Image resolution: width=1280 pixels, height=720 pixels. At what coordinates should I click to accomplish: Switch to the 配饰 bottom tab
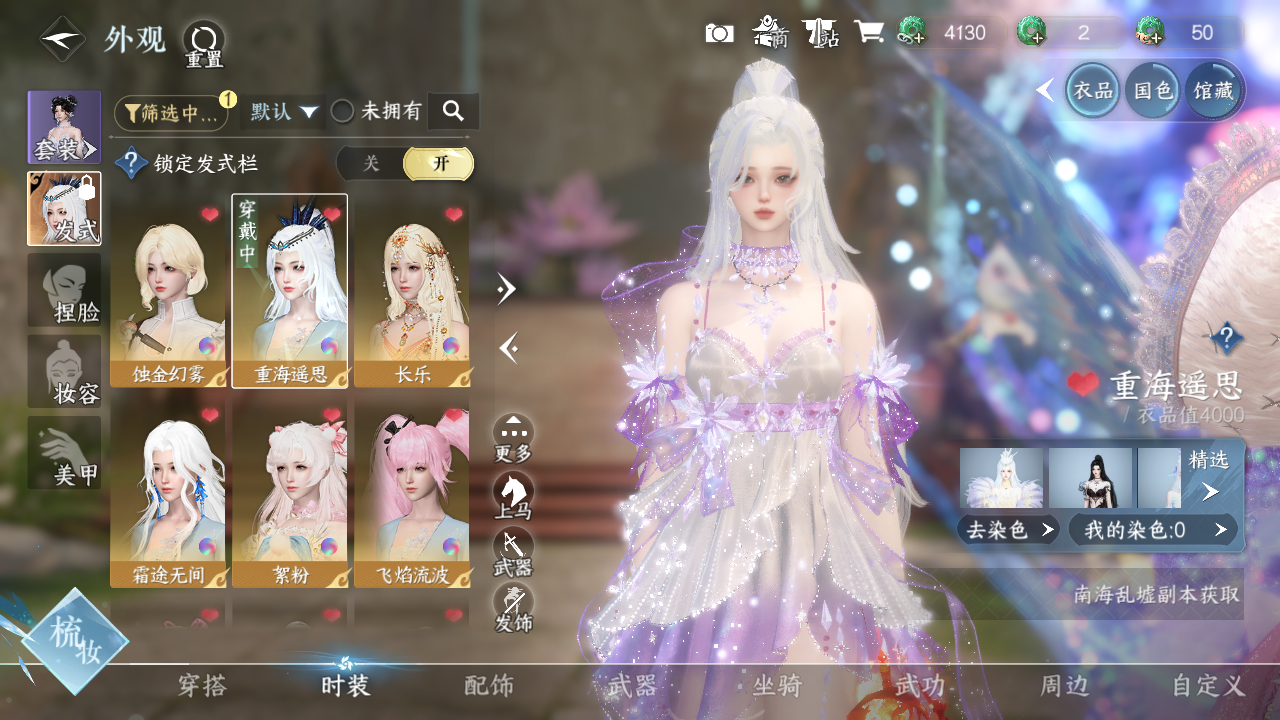[x=489, y=685]
